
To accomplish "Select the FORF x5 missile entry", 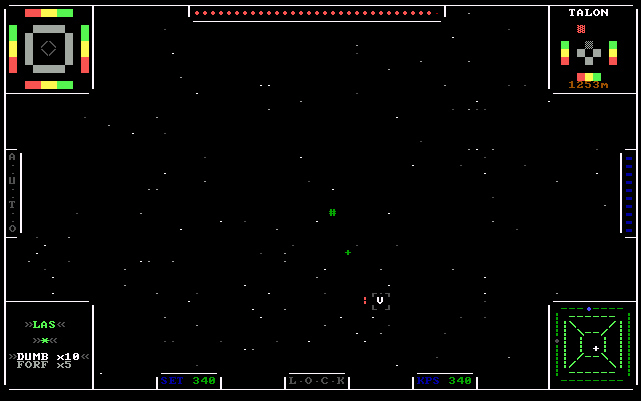I will 44,366.
